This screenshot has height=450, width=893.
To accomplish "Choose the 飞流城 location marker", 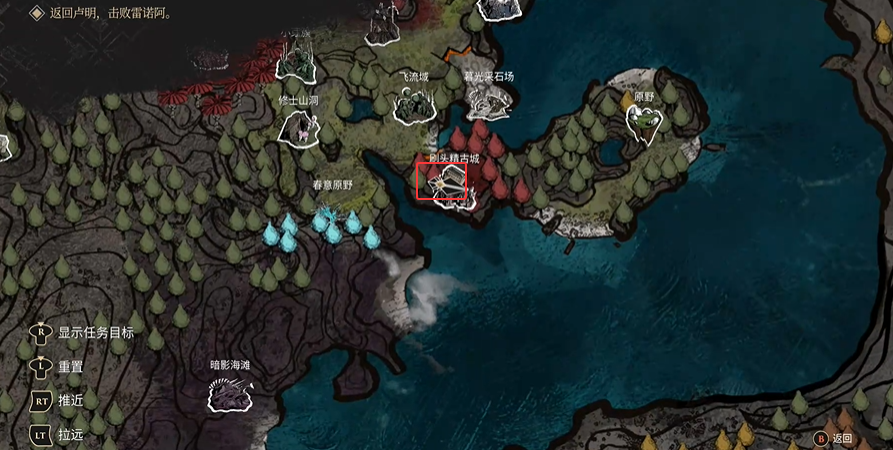I will (412, 104).
